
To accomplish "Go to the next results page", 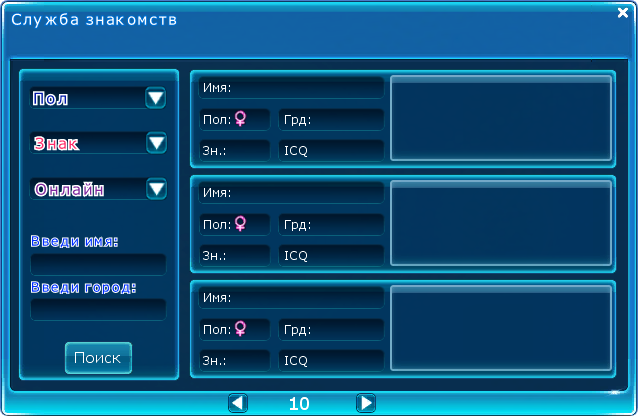I will 366,403.
